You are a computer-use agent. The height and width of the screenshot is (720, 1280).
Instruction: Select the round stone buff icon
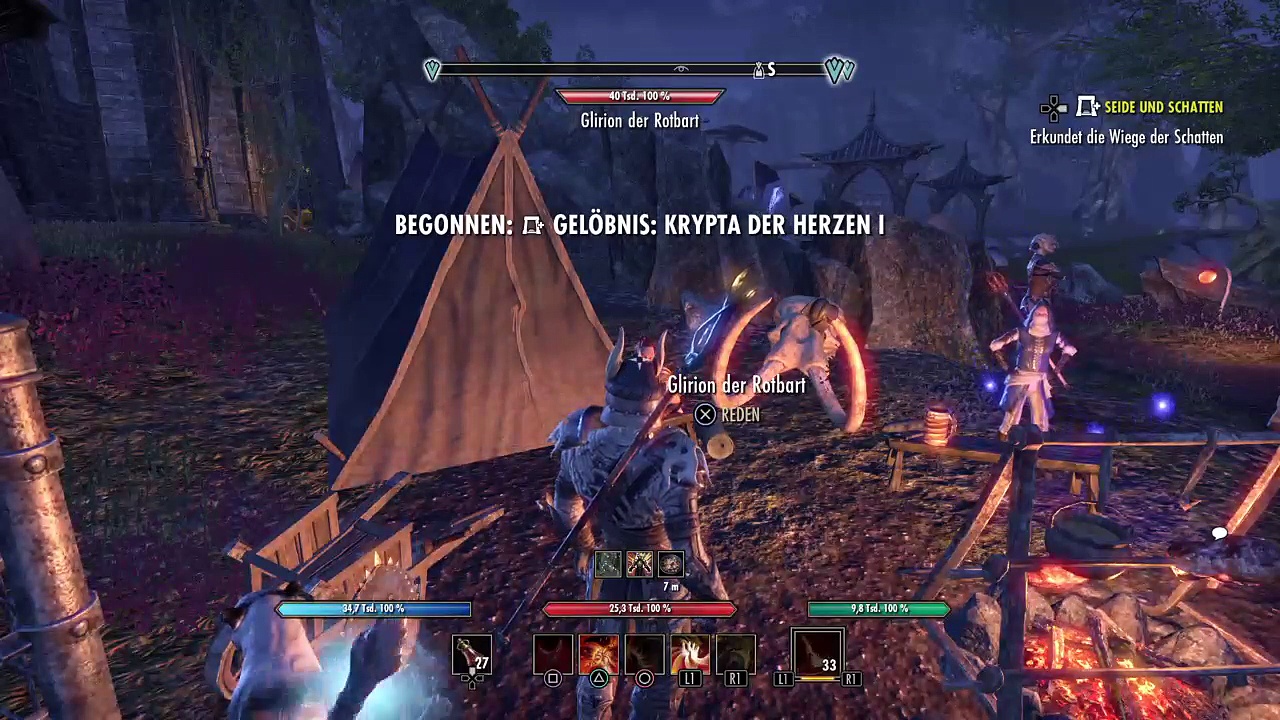(x=670, y=564)
